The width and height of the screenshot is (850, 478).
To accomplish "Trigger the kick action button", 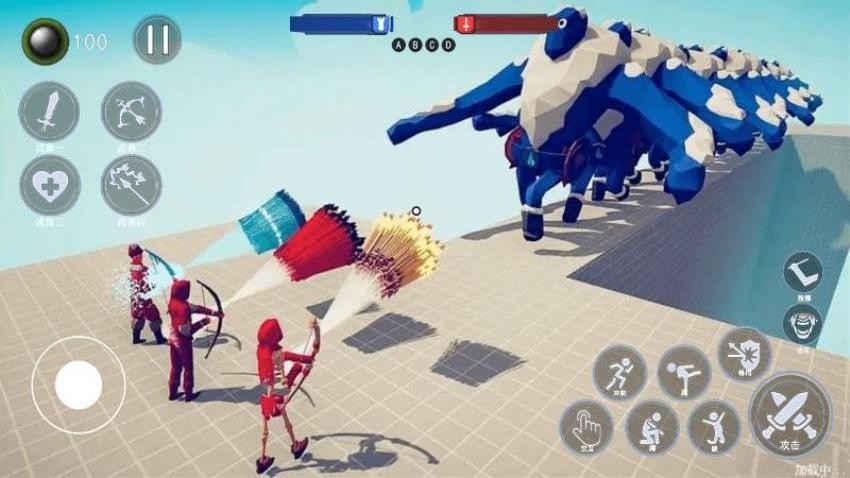I will [683, 372].
